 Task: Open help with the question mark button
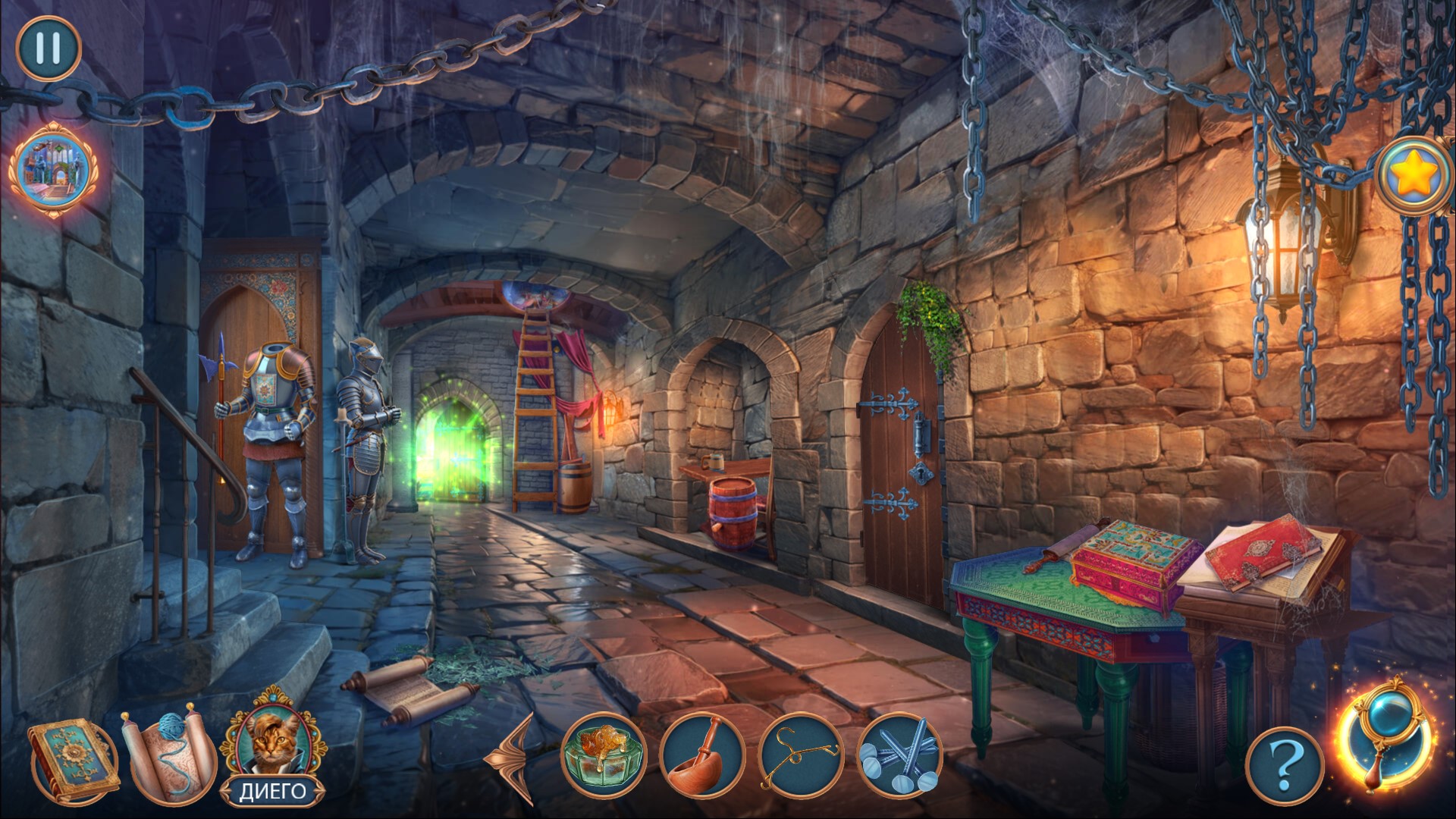(x=1284, y=767)
